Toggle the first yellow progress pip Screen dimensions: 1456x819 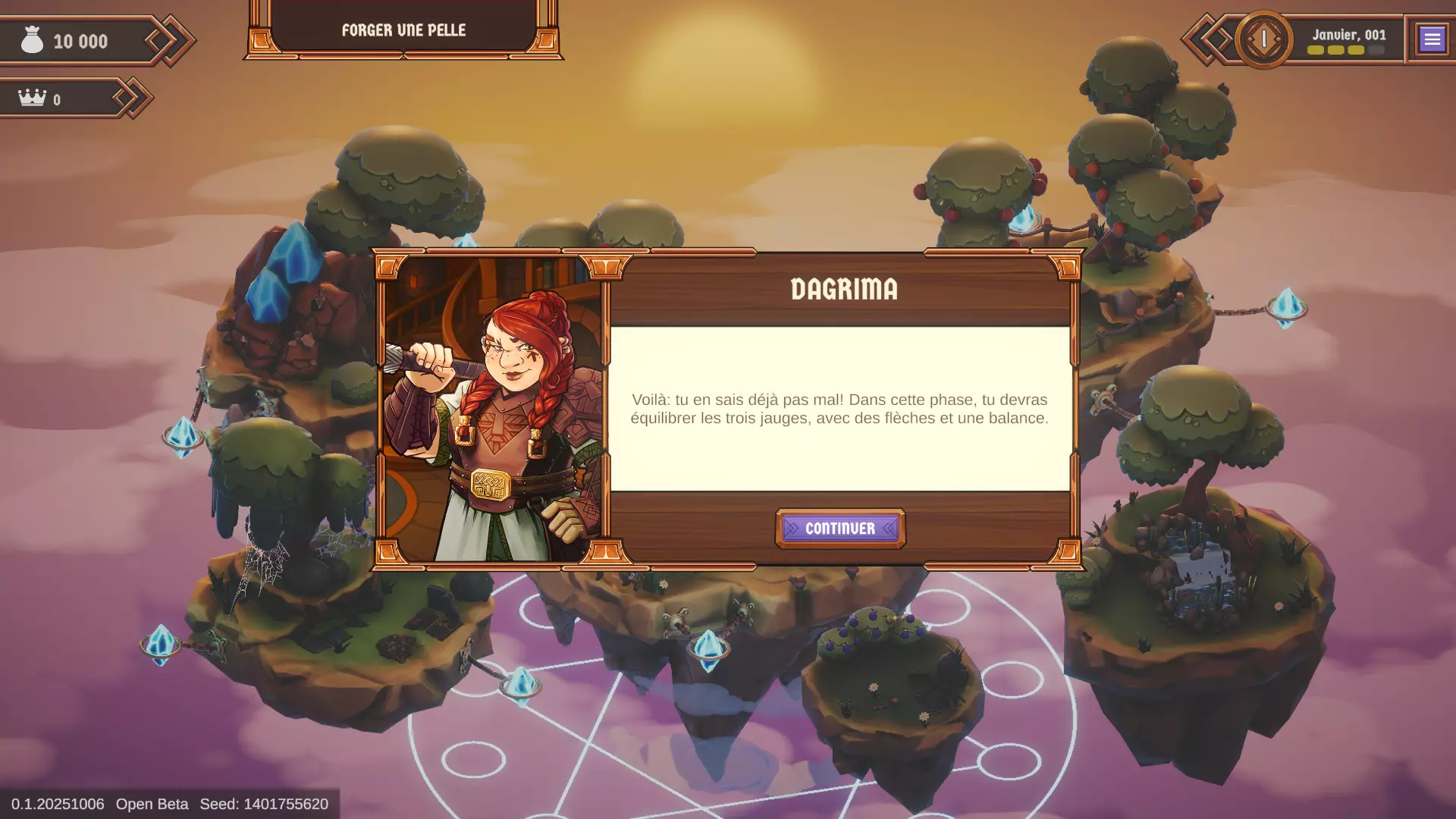(1315, 52)
